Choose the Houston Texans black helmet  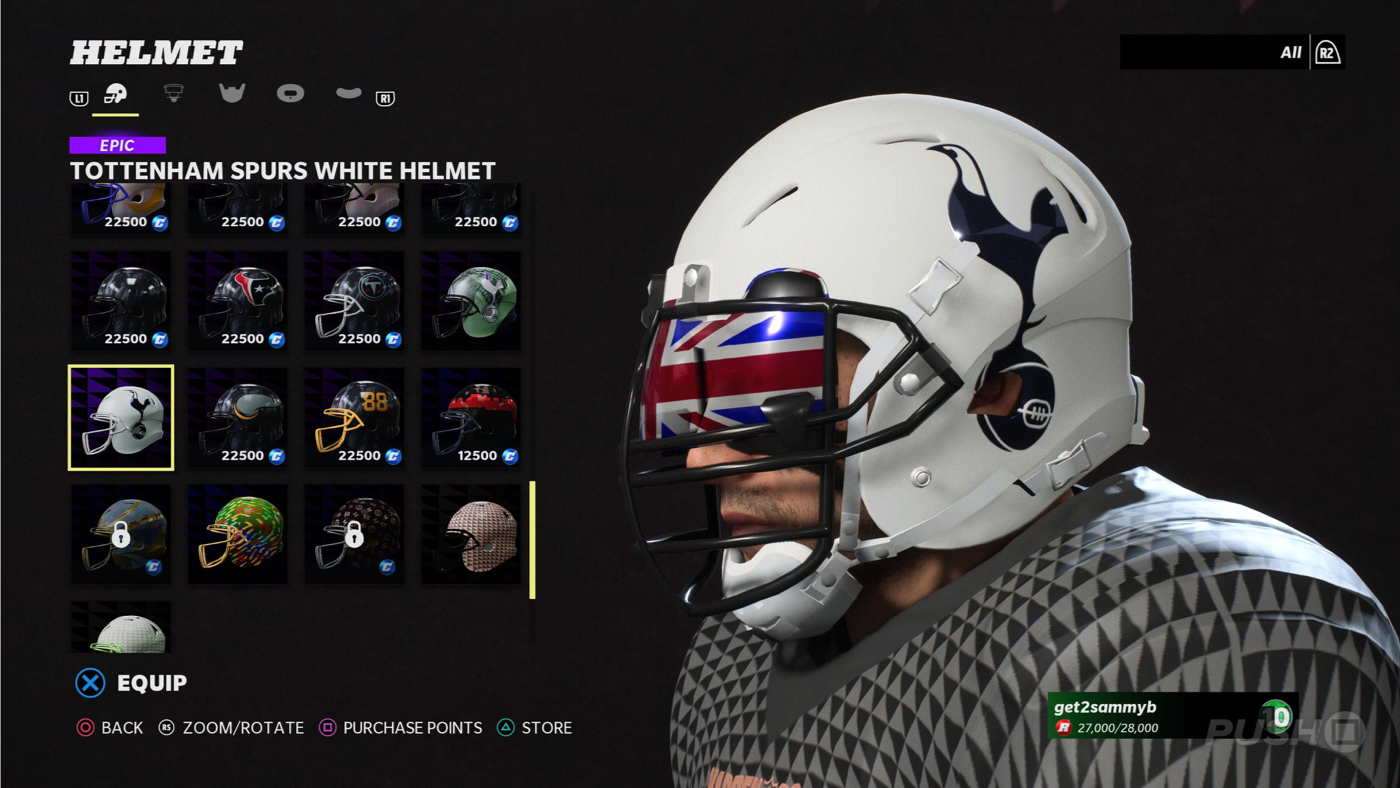238,300
